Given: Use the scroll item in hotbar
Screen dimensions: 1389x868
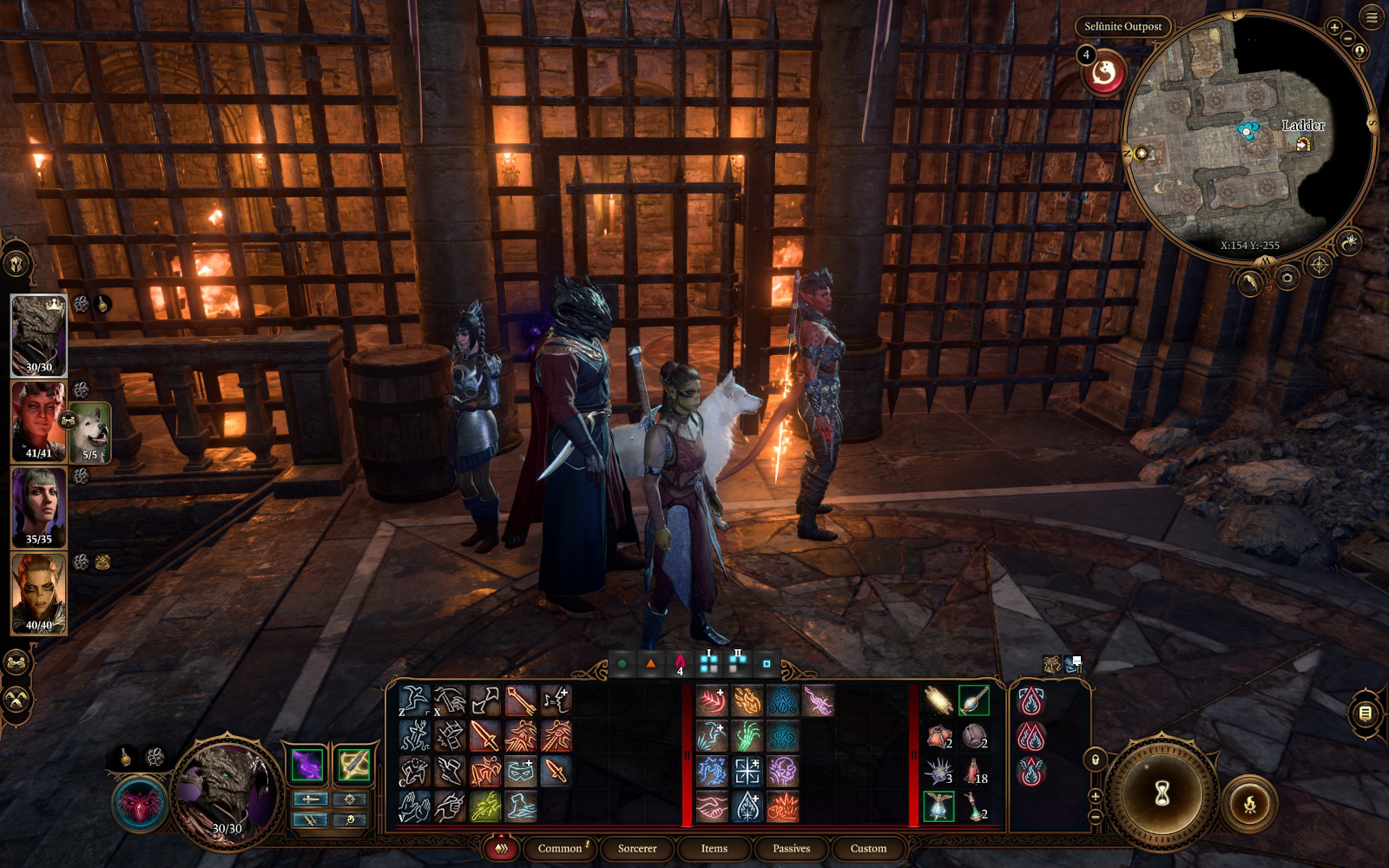Looking at the screenshot, I should tap(938, 700).
